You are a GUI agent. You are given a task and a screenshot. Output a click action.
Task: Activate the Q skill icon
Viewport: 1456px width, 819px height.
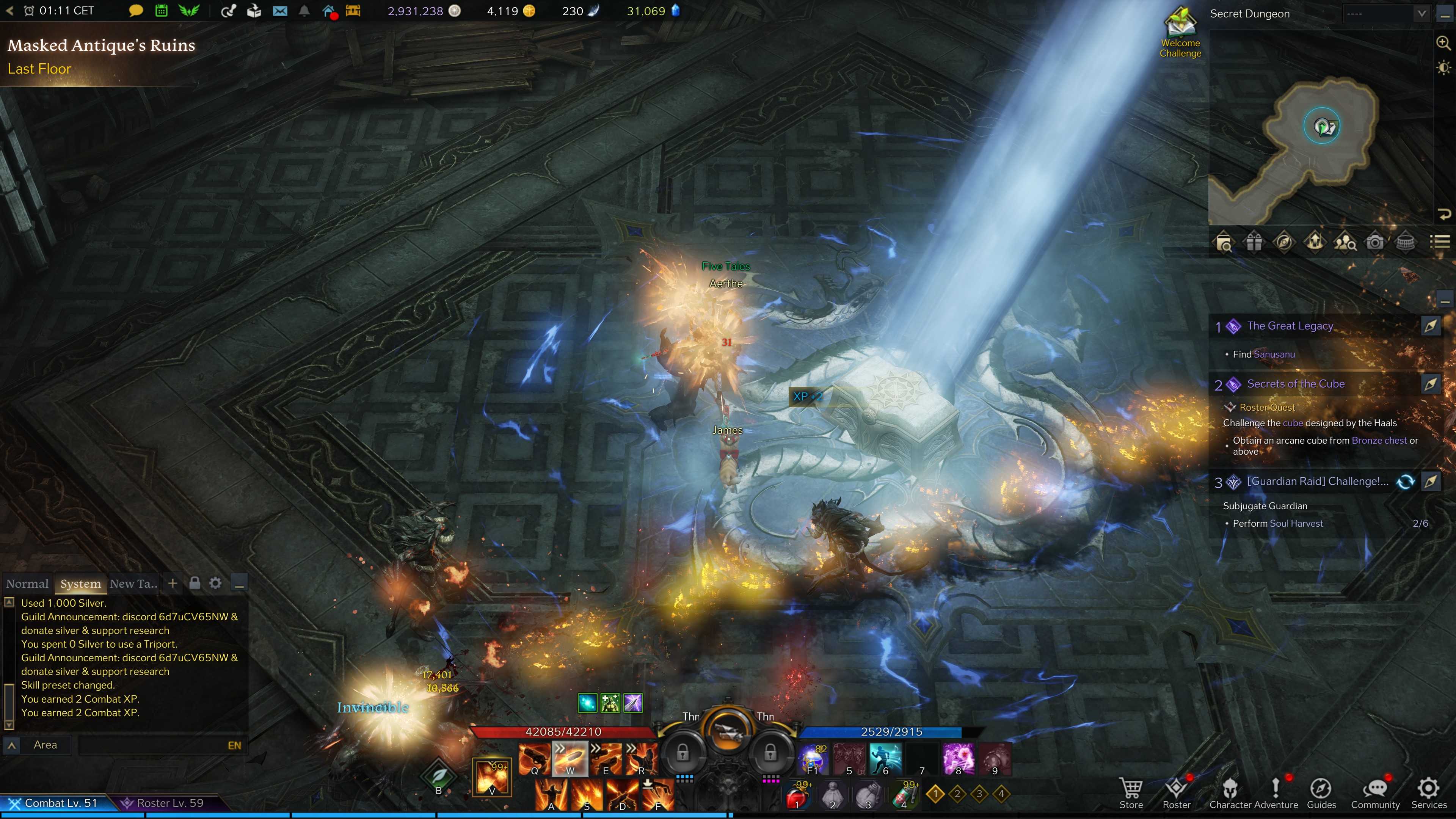(534, 758)
